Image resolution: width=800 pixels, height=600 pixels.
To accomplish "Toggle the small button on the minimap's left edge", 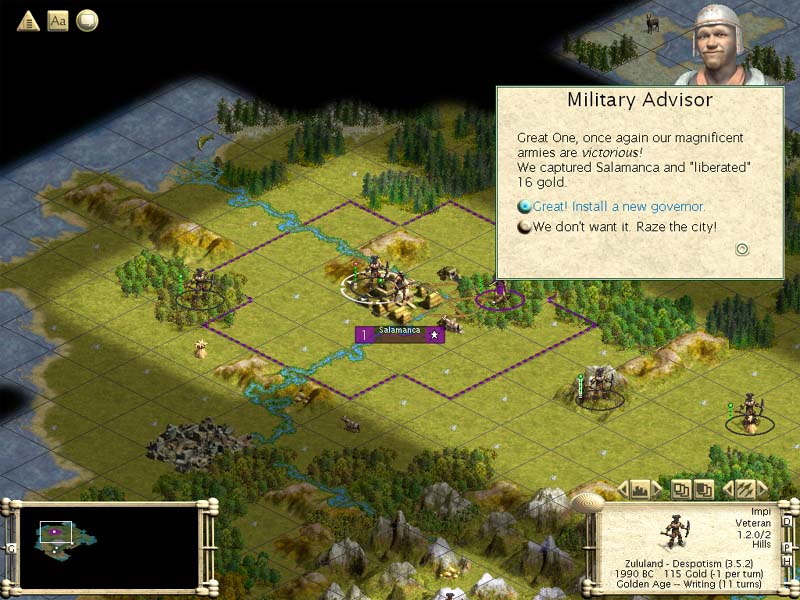I will [x=11, y=548].
